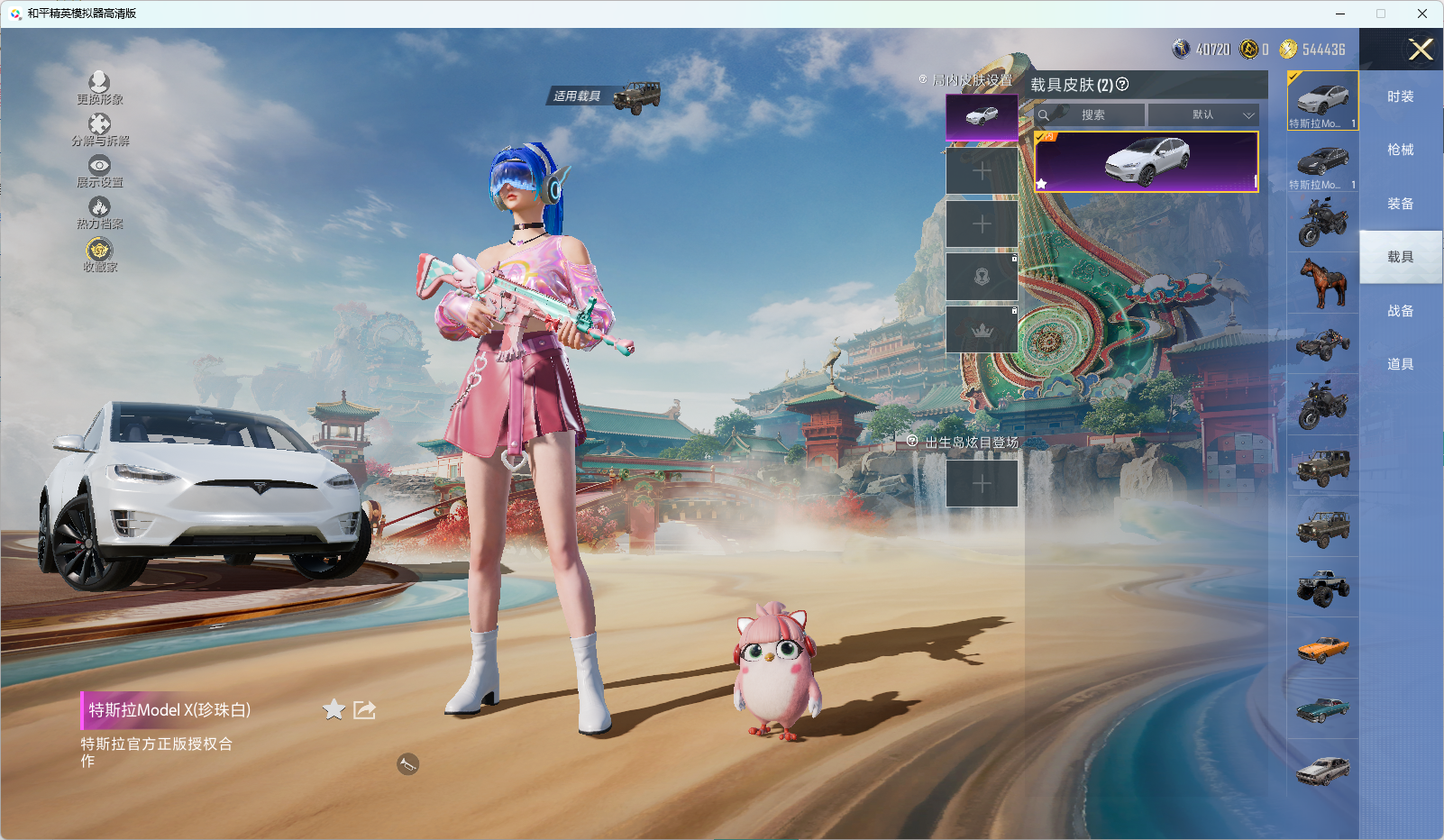Choose the orange muscle car thumbnail
This screenshot has width=1444, height=840.
point(1322,648)
